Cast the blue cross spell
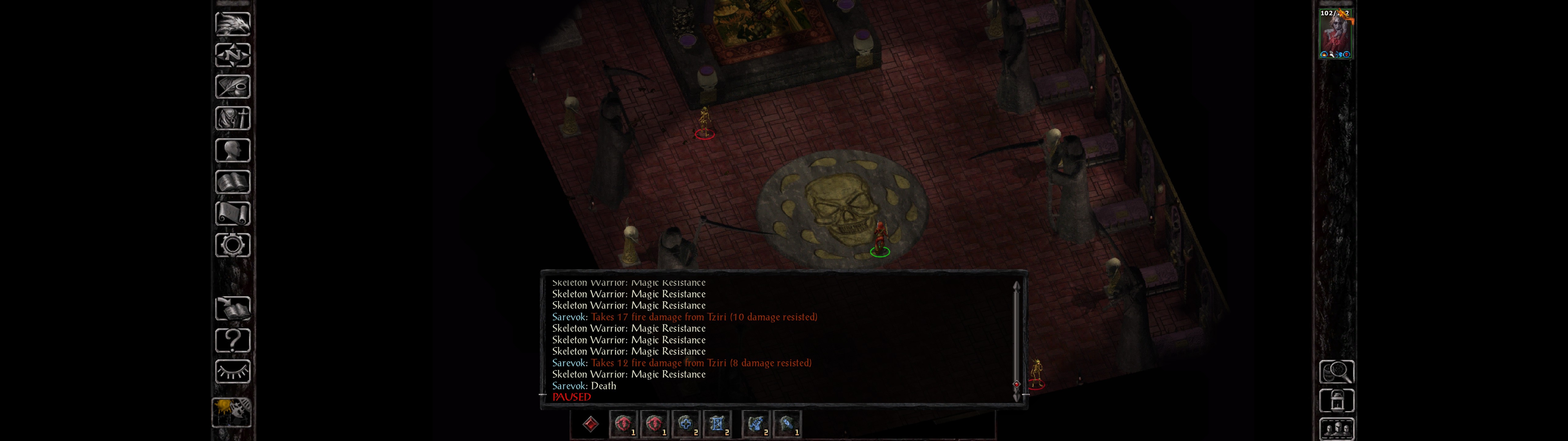 point(685,424)
